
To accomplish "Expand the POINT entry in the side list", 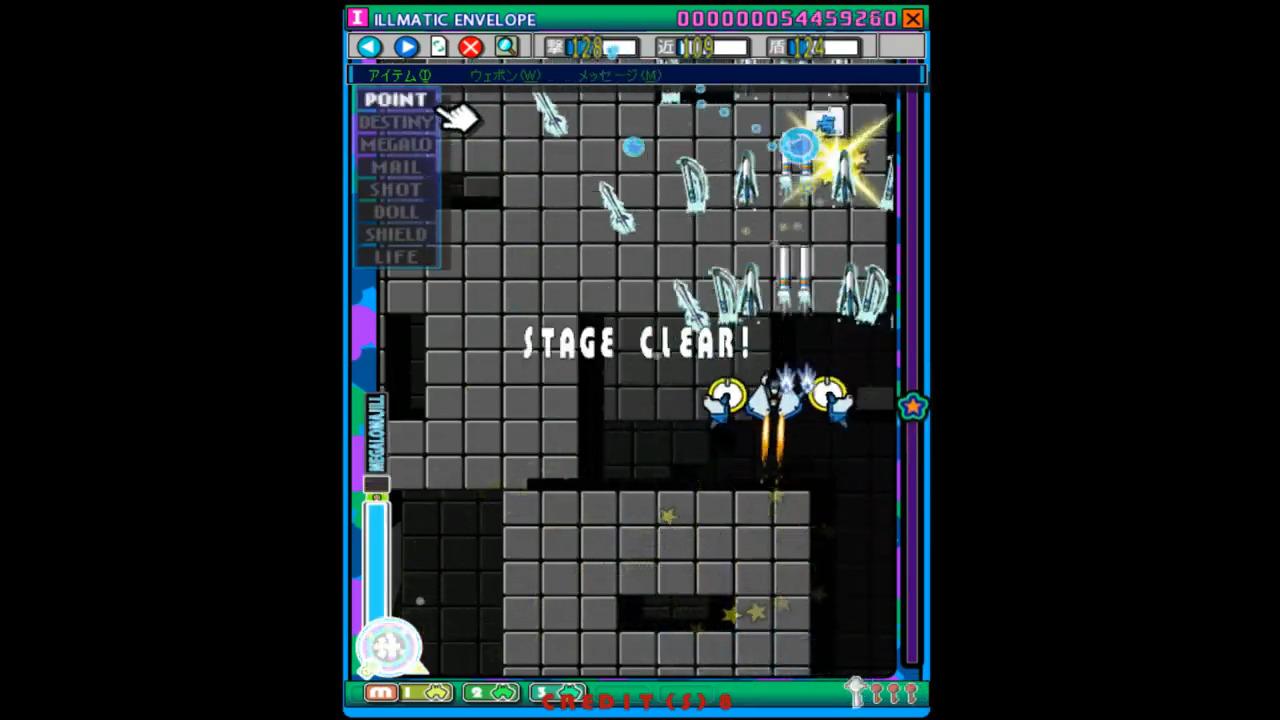I will [x=396, y=99].
